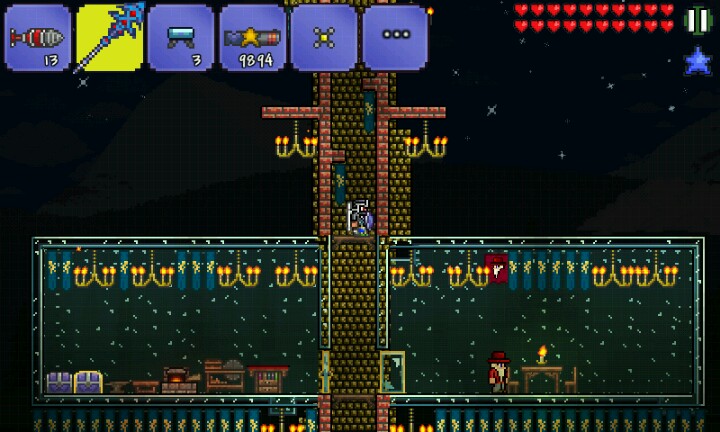Choose the hotbar slot holding 3 items
The width and height of the screenshot is (720, 432).
point(180,37)
